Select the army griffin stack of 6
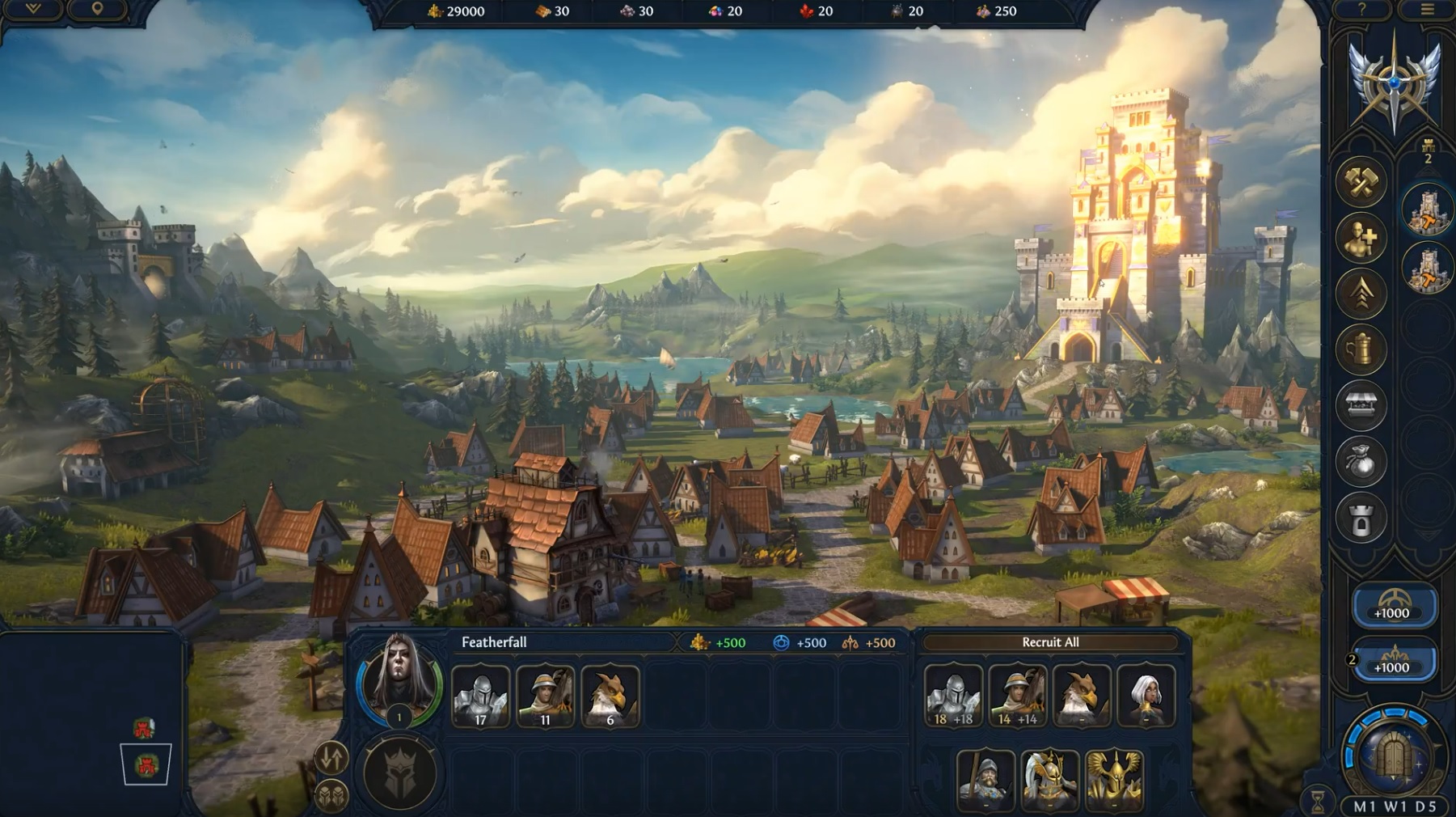This screenshot has height=817, width=1456. click(x=610, y=696)
